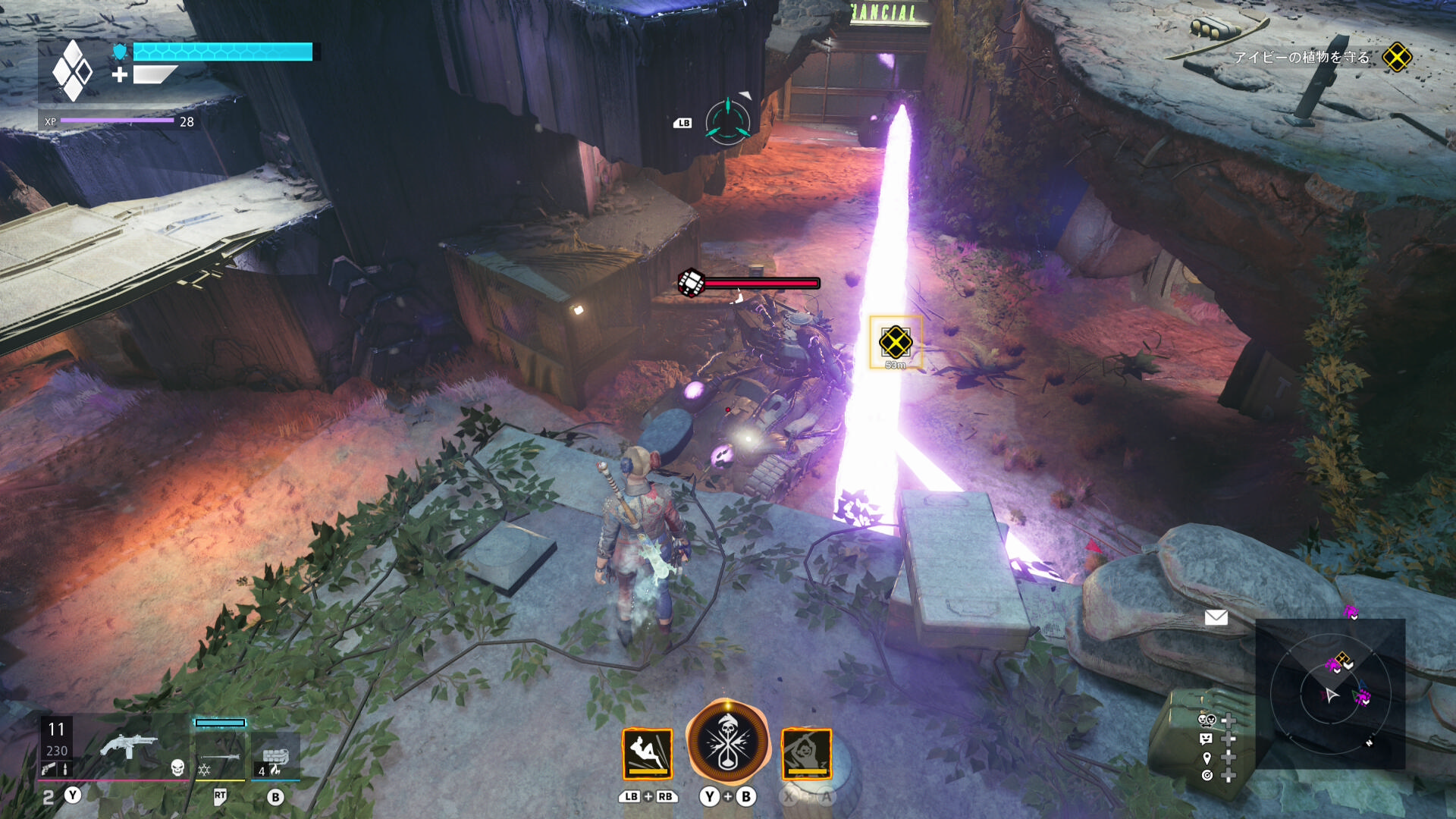The height and width of the screenshot is (819, 1456).
Task: Activate the sliding-figure traversal attack ability
Action: [647, 754]
